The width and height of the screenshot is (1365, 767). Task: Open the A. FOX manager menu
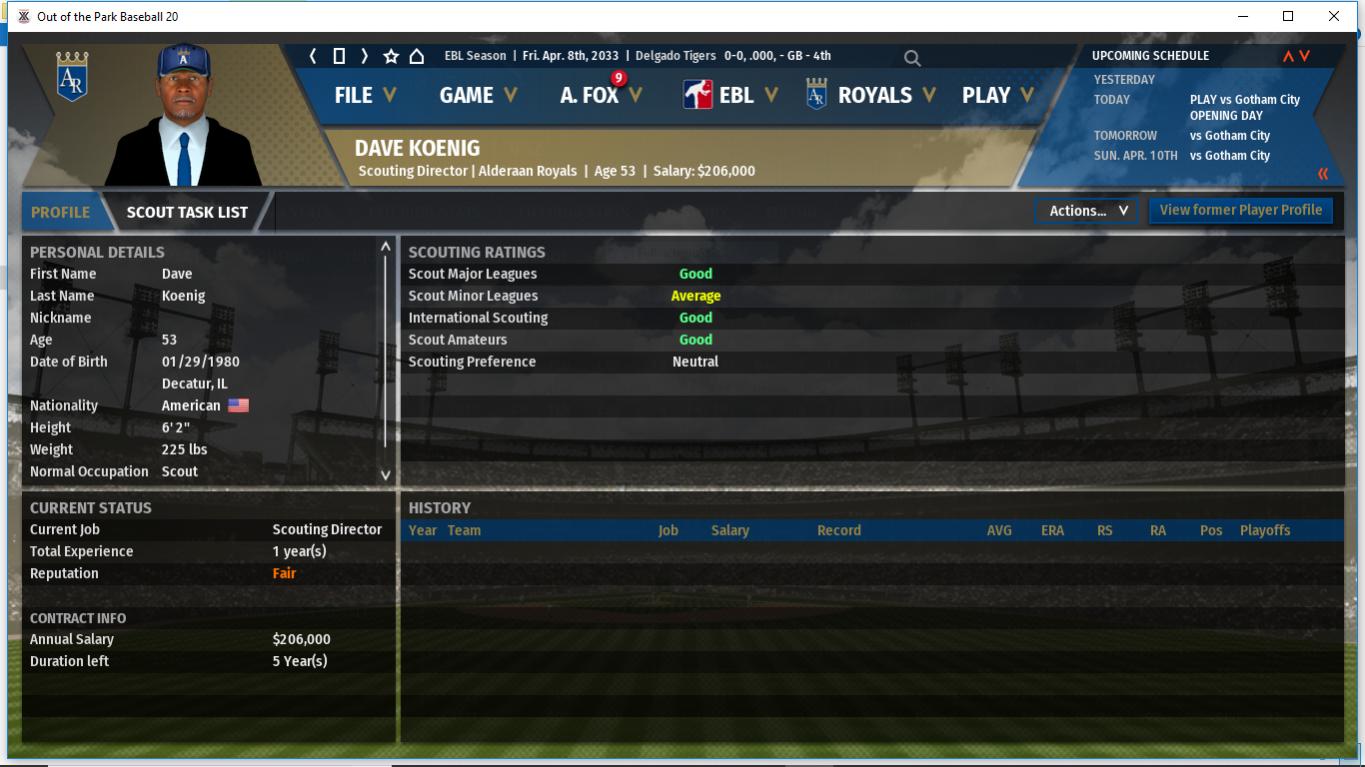600,95
